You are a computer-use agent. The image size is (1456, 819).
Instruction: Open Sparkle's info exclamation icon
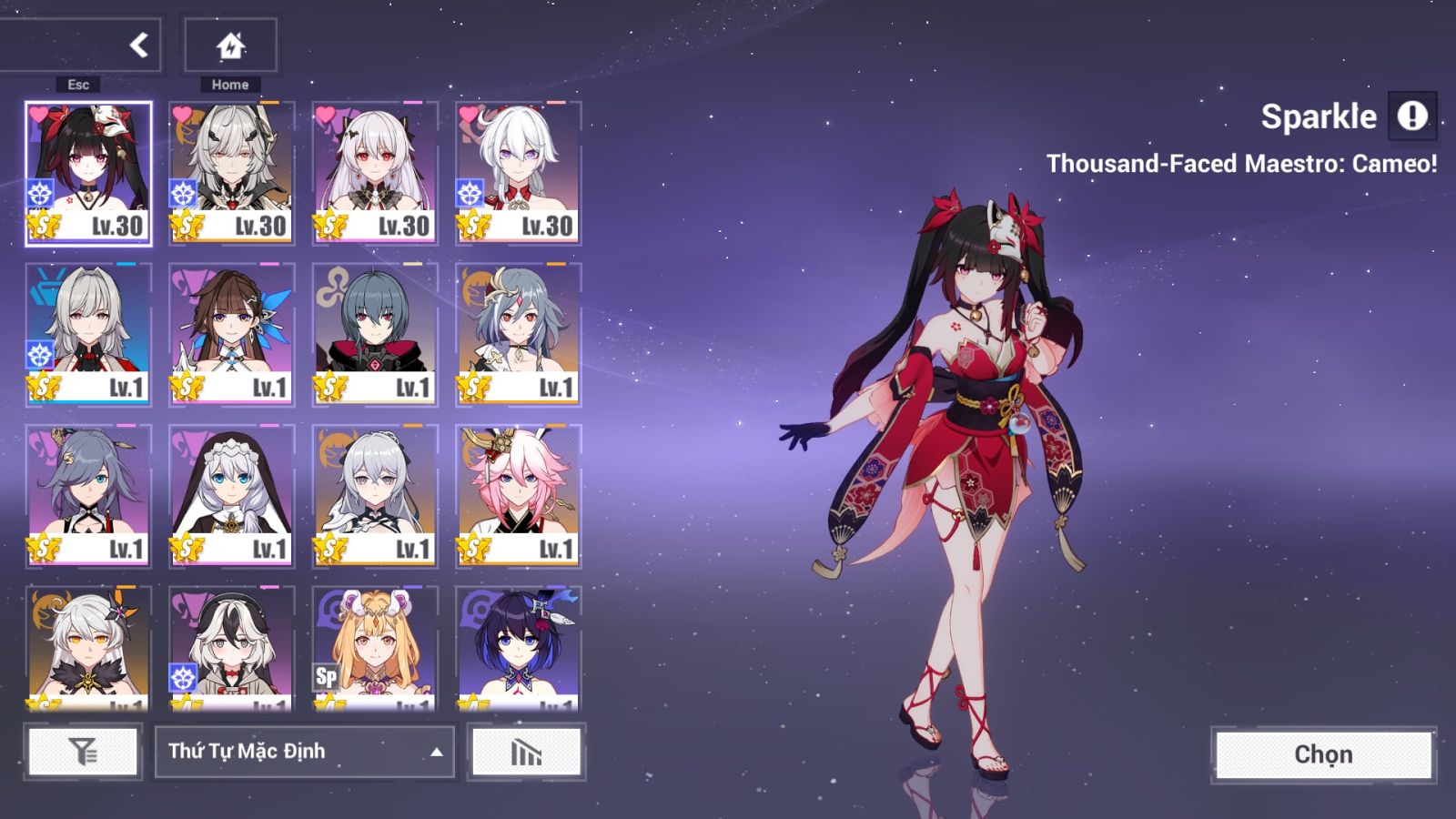click(1411, 116)
